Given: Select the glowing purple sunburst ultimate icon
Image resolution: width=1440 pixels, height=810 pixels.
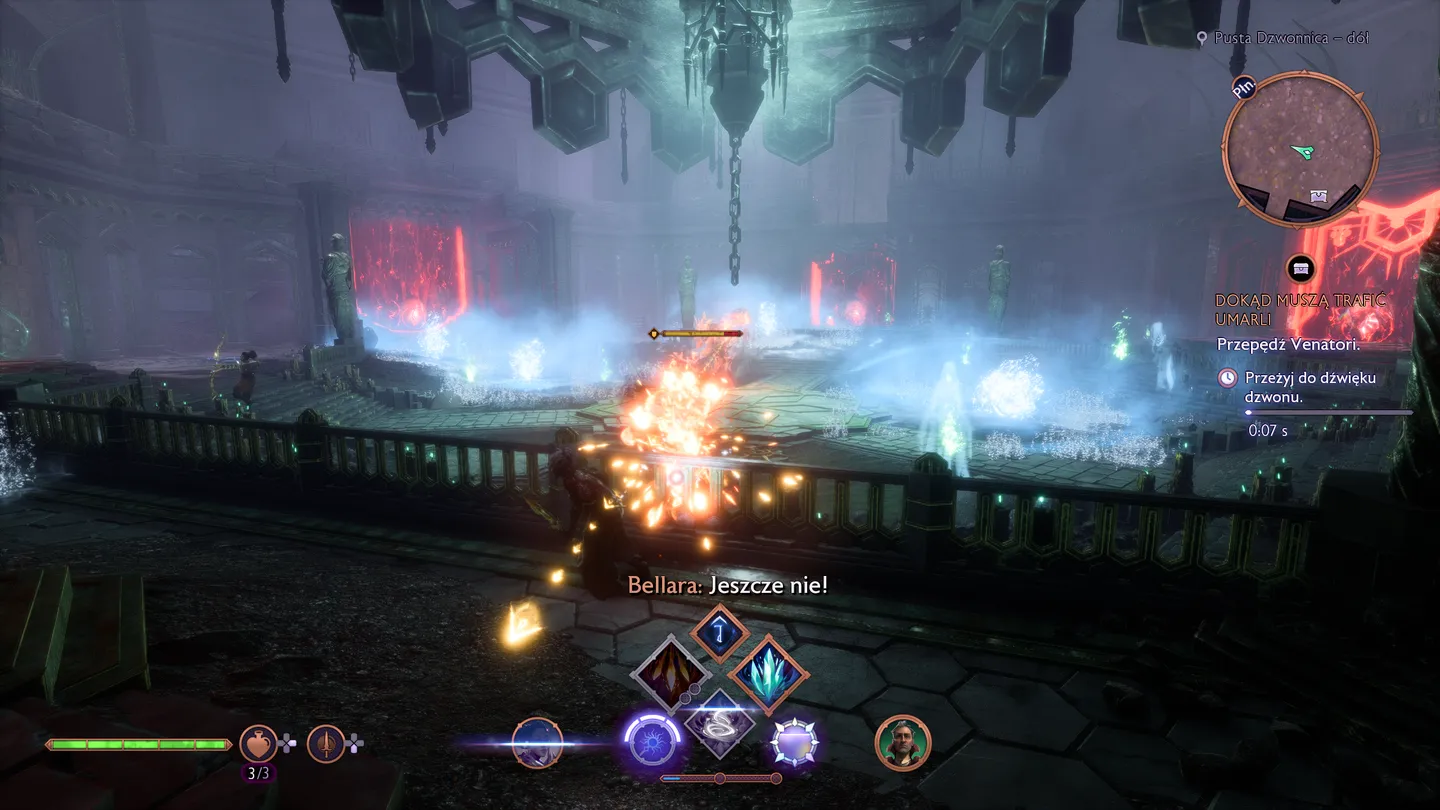Looking at the screenshot, I should (652, 744).
